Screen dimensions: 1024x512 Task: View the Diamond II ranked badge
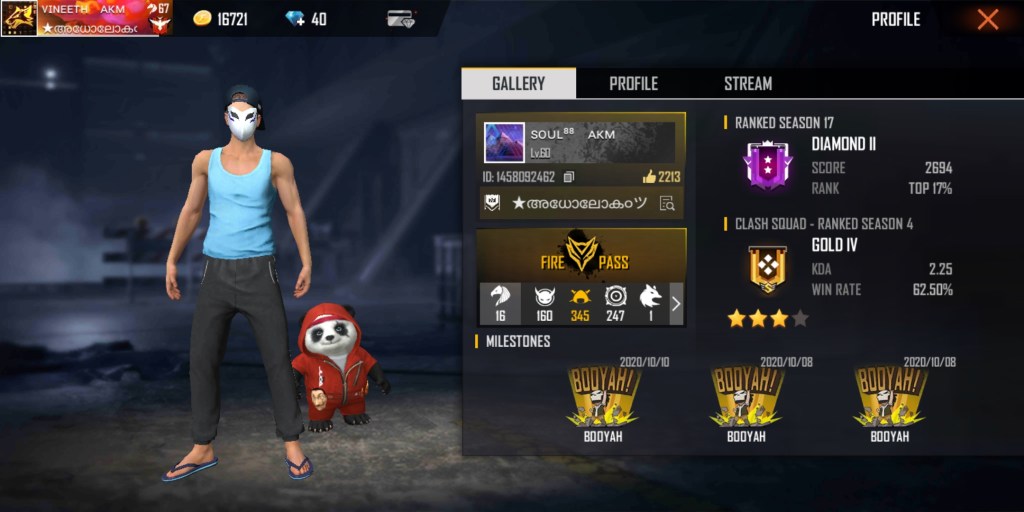tap(767, 165)
